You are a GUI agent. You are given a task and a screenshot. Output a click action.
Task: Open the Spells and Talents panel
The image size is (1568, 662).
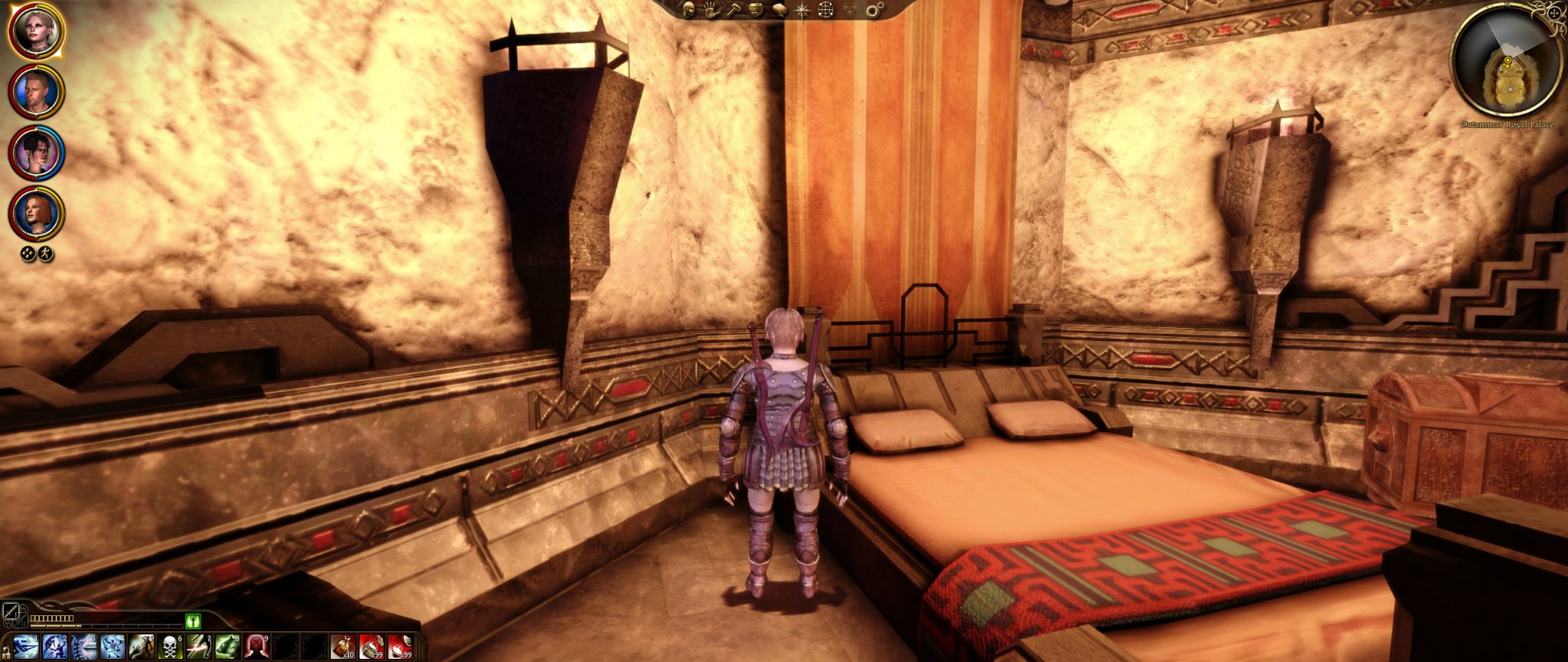point(711,10)
